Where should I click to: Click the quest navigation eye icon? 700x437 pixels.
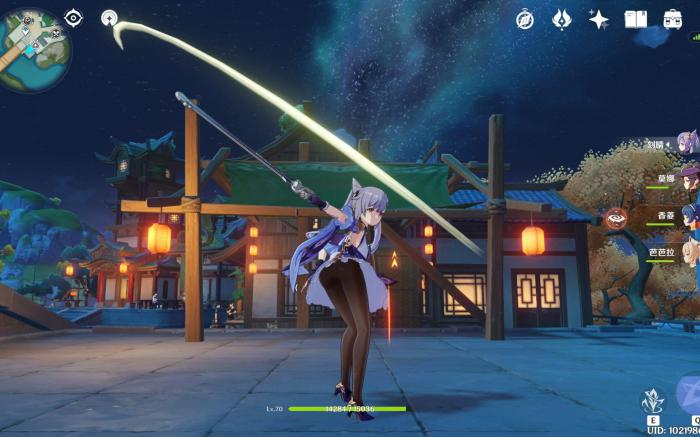click(74, 17)
